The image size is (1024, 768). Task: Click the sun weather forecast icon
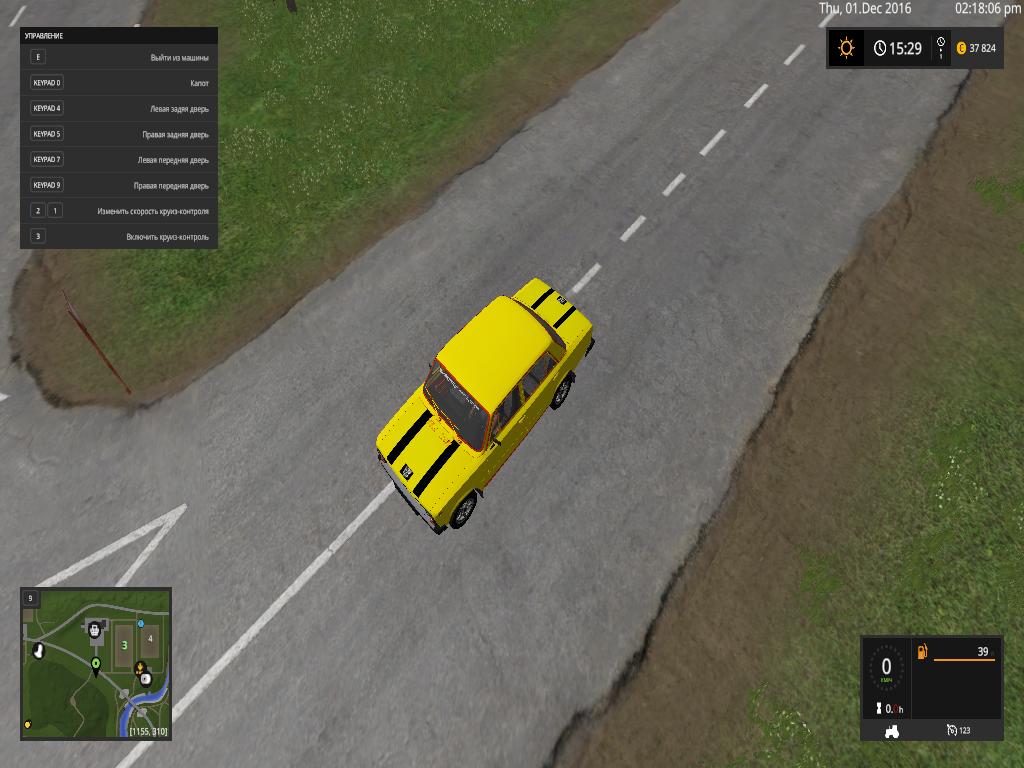tap(847, 47)
